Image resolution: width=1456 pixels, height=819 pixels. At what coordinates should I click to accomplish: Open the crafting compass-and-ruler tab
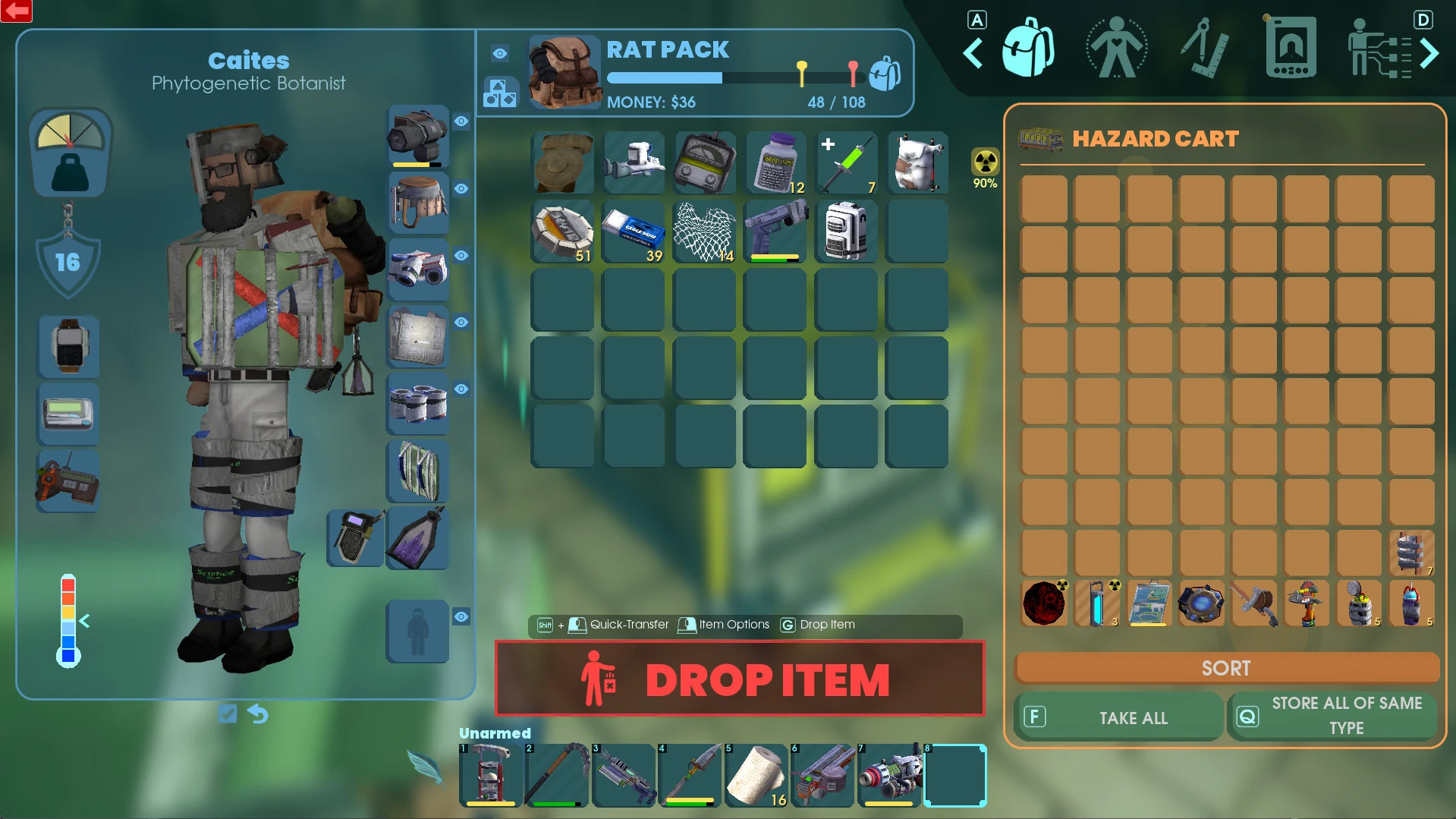coord(1204,49)
